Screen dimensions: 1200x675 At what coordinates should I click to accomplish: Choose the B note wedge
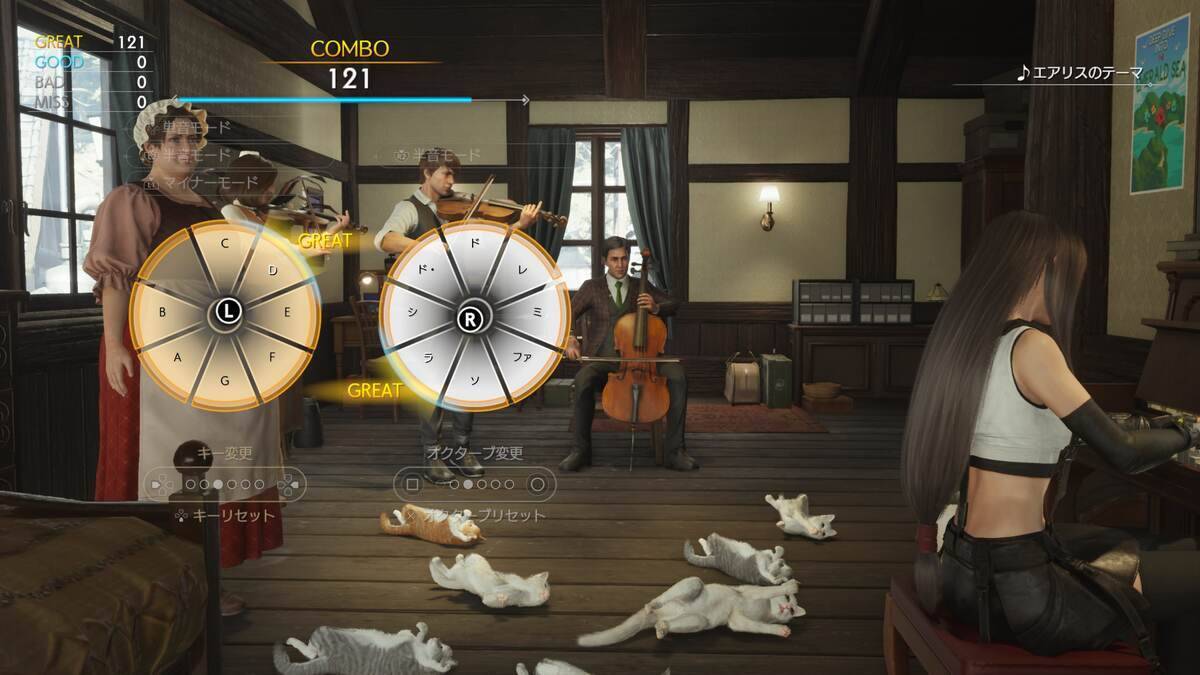[x=162, y=312]
